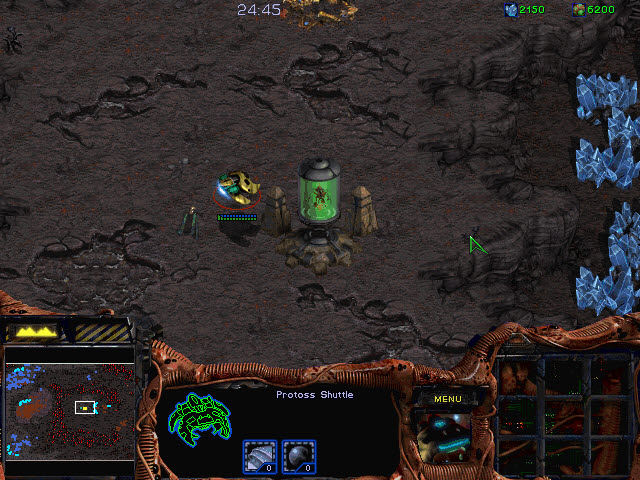Toggle the yellow terrain button above minimap
640x480 pixels.
click(x=34, y=330)
